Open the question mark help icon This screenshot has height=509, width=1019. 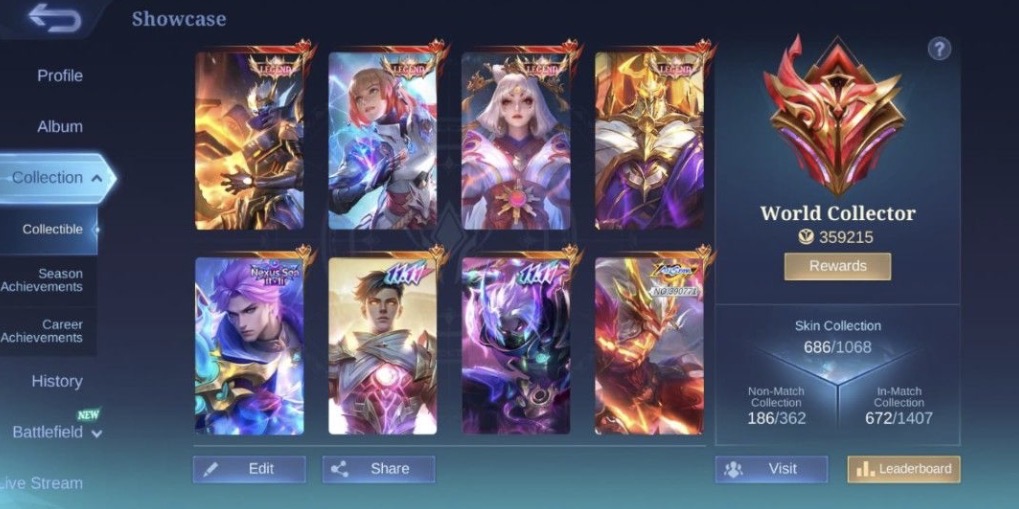coord(939,48)
